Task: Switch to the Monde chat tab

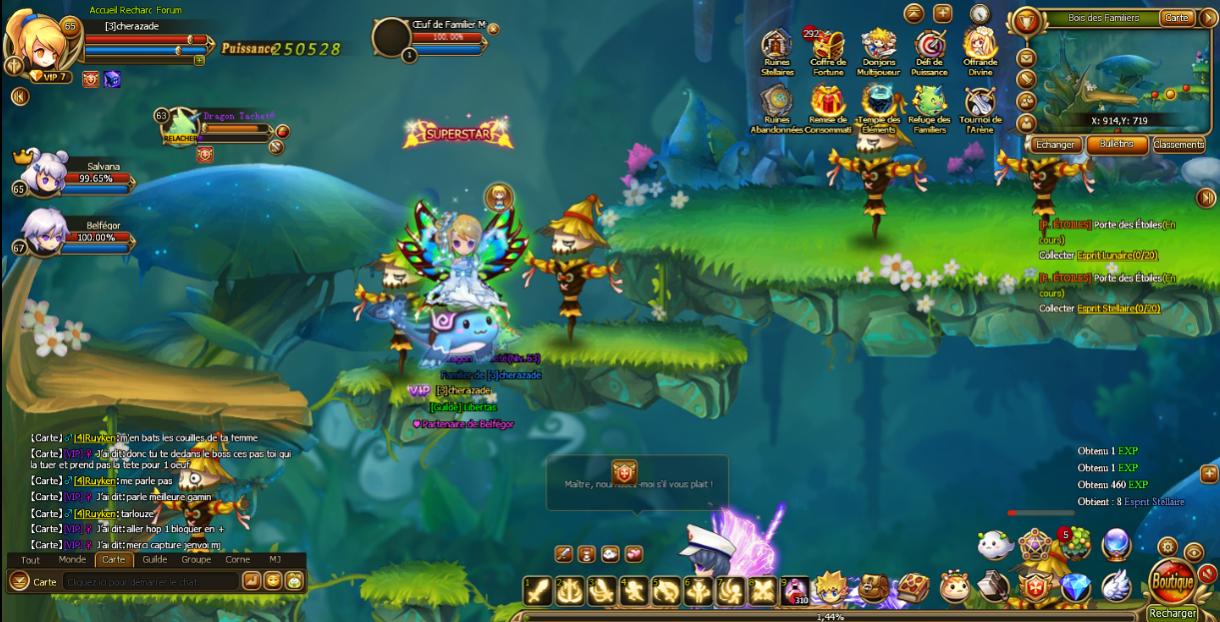Action: coord(72,560)
